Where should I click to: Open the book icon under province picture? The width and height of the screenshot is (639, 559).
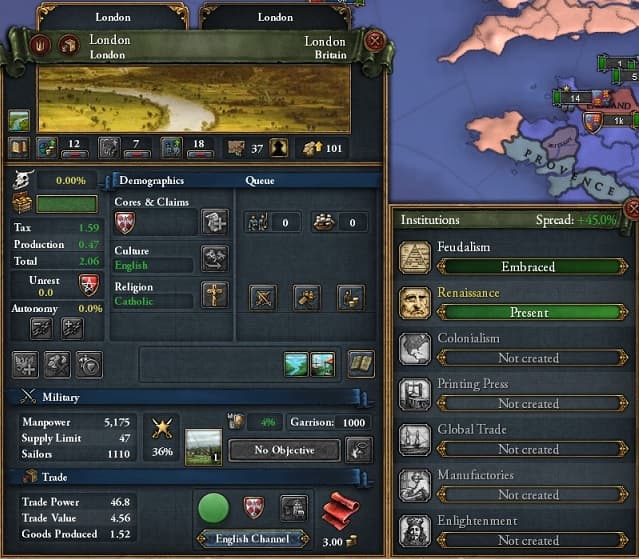coord(18,148)
